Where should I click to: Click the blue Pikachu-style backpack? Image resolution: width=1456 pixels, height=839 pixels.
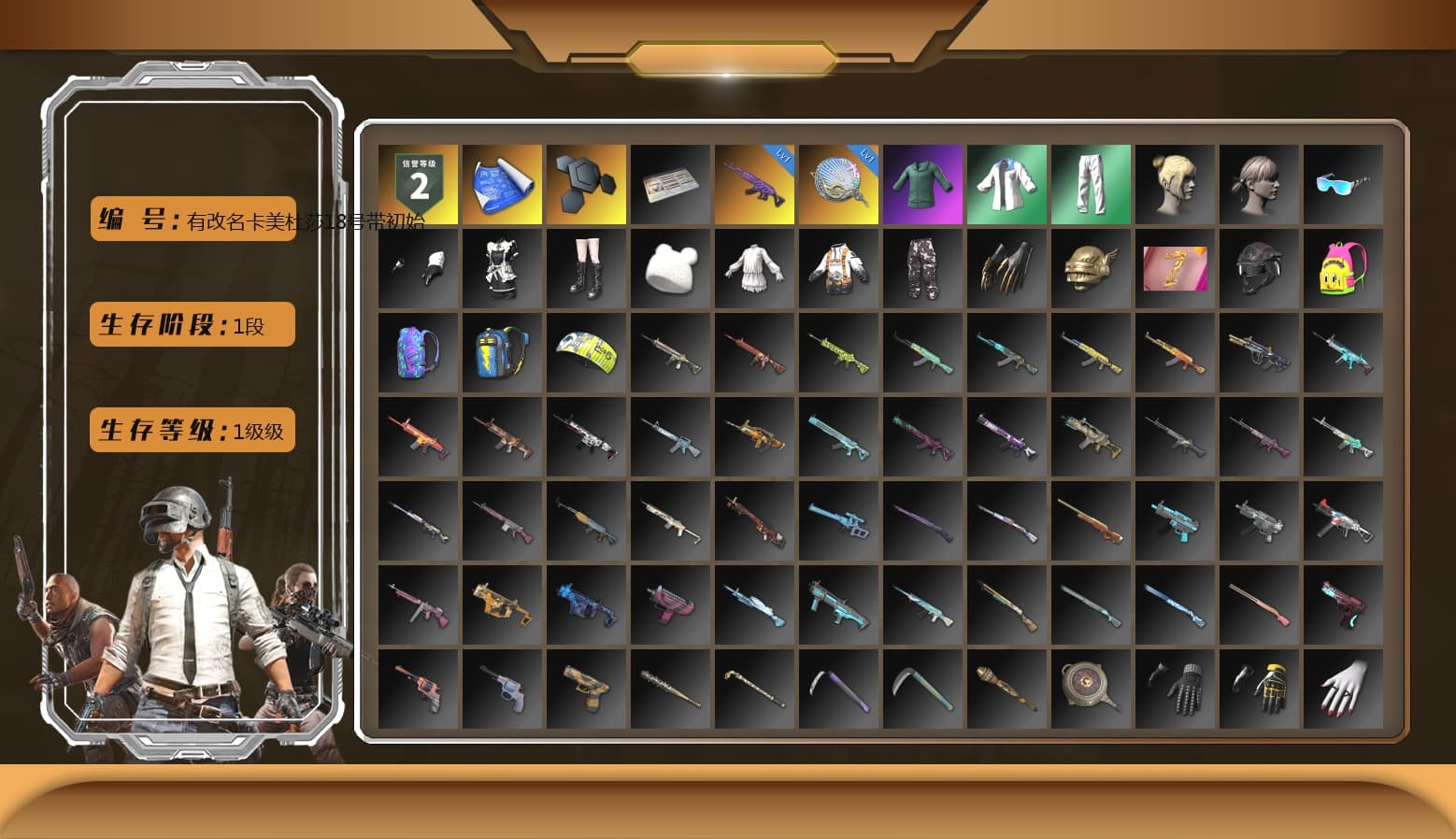coord(502,353)
